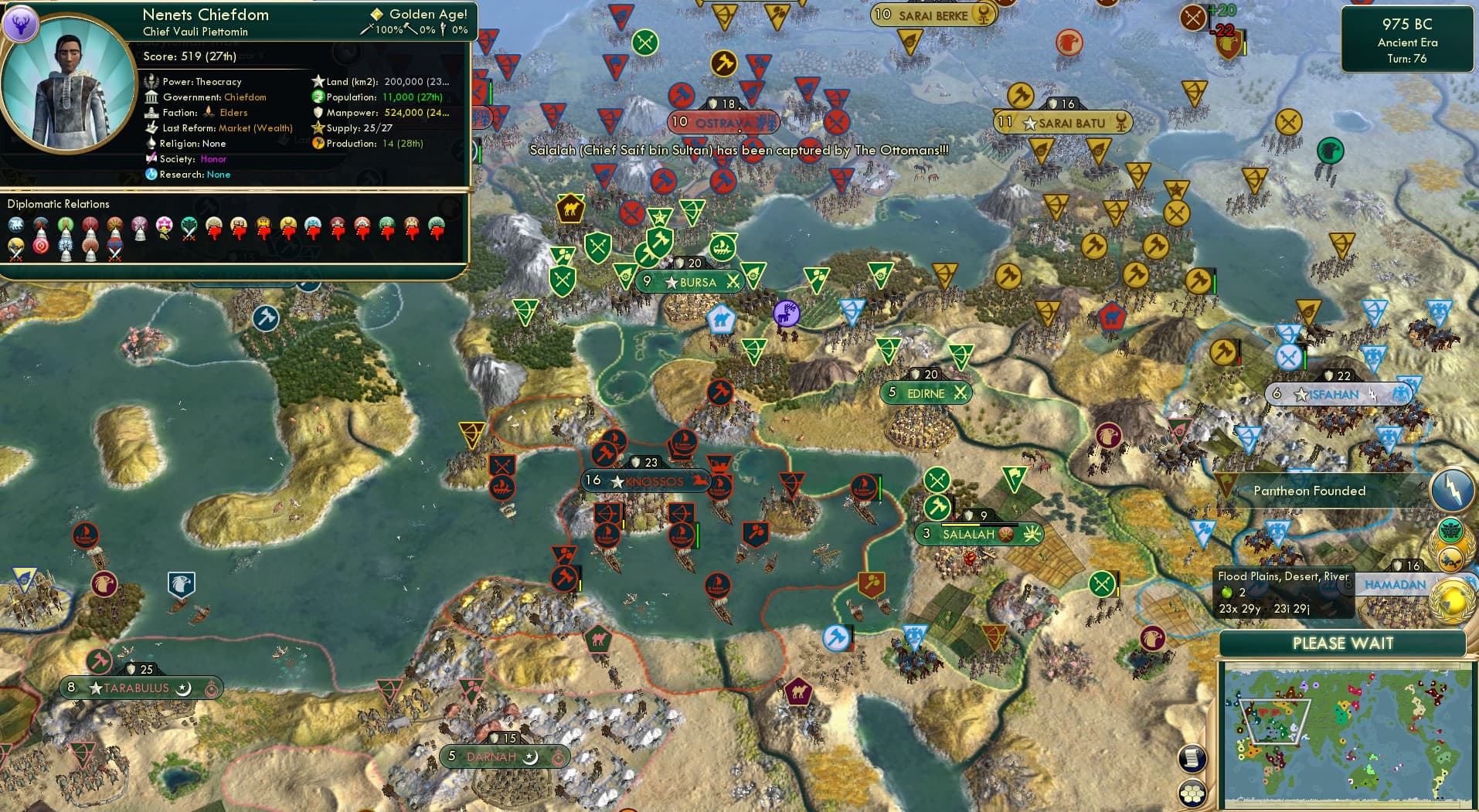Image resolution: width=1479 pixels, height=812 pixels.
Task: Click the yellow laurel dragon medallion on right edge
Action: coord(1450,559)
